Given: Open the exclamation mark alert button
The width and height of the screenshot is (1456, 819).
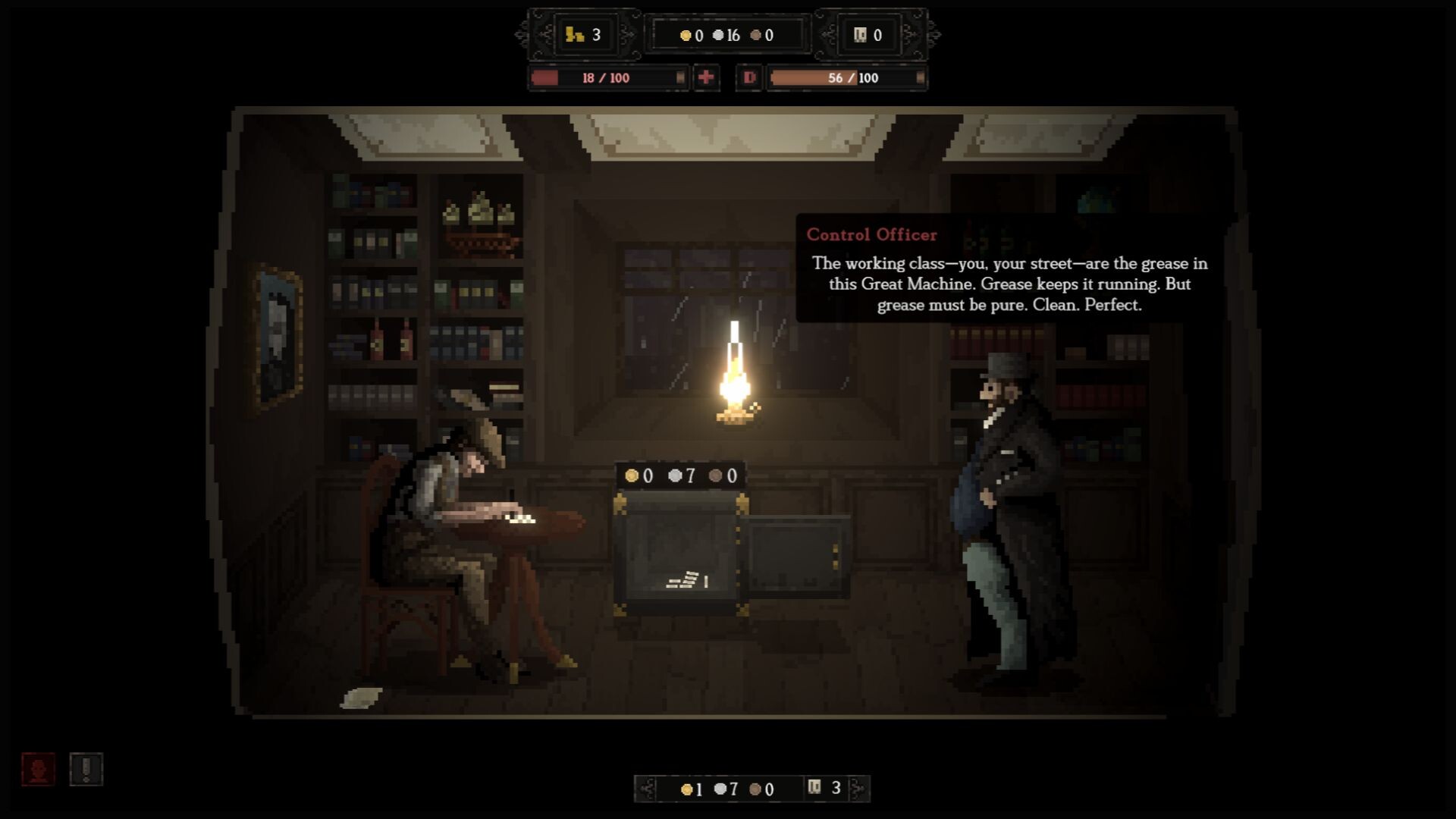Looking at the screenshot, I should coord(86,769).
